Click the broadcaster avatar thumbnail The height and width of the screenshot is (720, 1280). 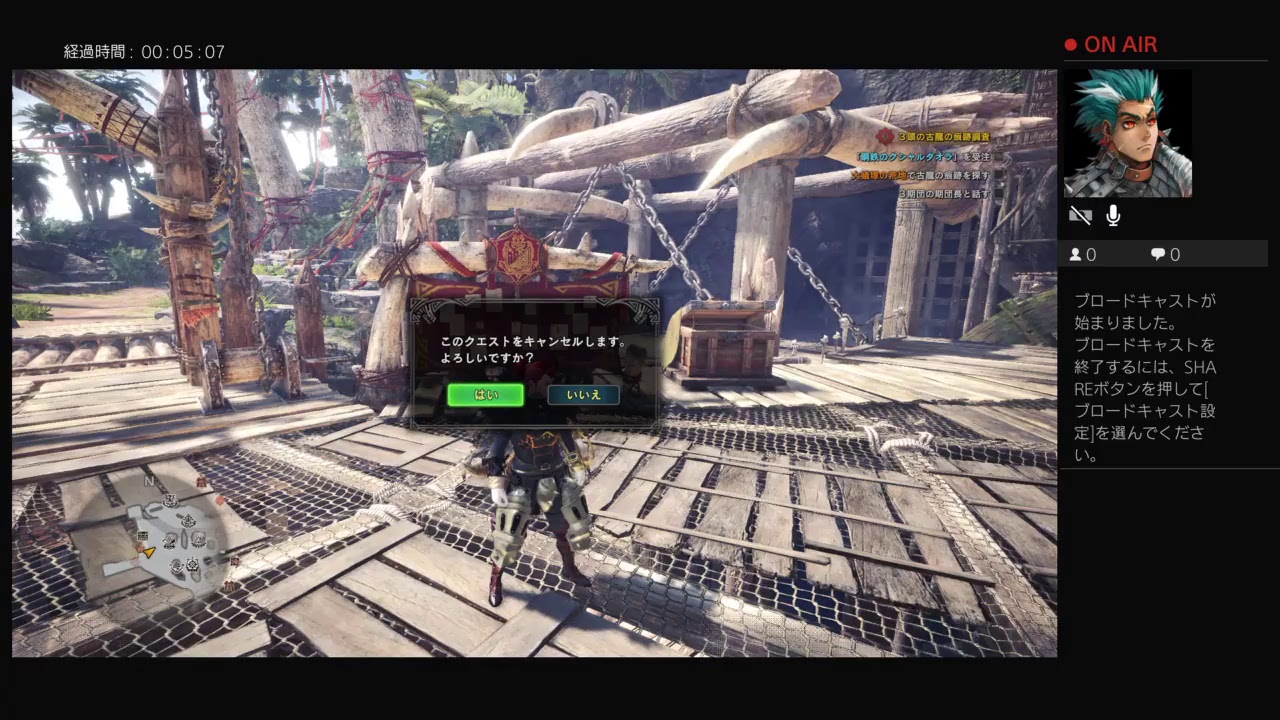pyautogui.click(x=1127, y=133)
